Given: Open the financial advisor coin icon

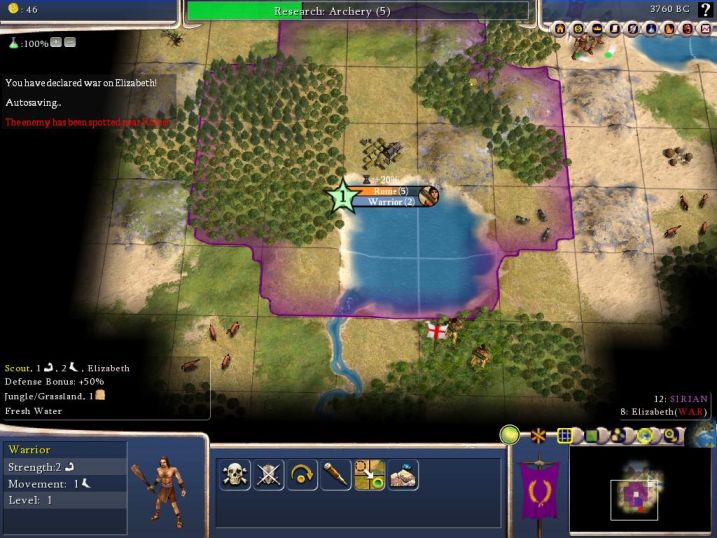Looking at the screenshot, I should (578, 29).
